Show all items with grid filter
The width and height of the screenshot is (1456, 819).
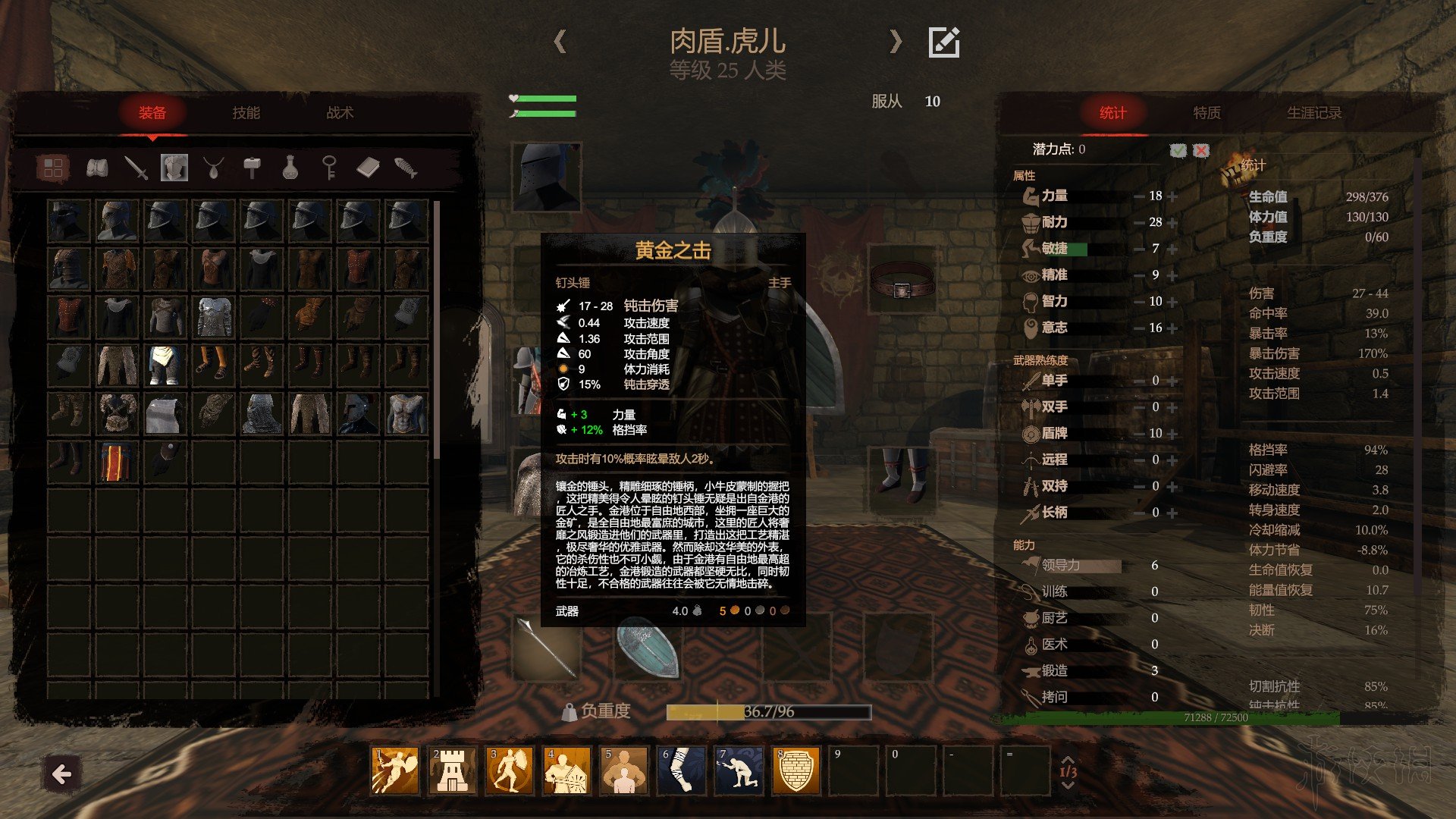[x=53, y=168]
